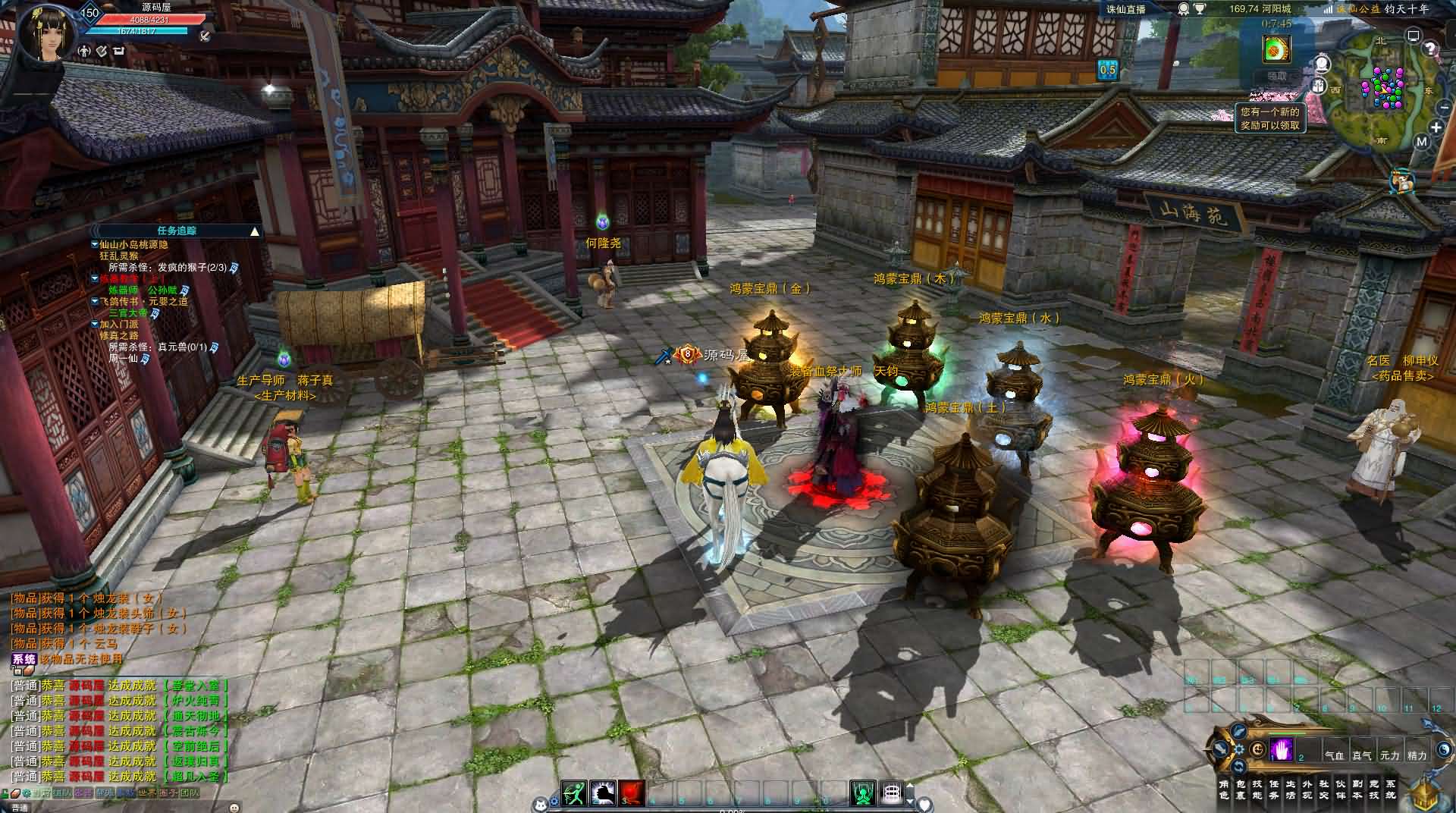Use the red heart skill in hotbar
Screen dimensions: 1456x813
(x=632, y=793)
